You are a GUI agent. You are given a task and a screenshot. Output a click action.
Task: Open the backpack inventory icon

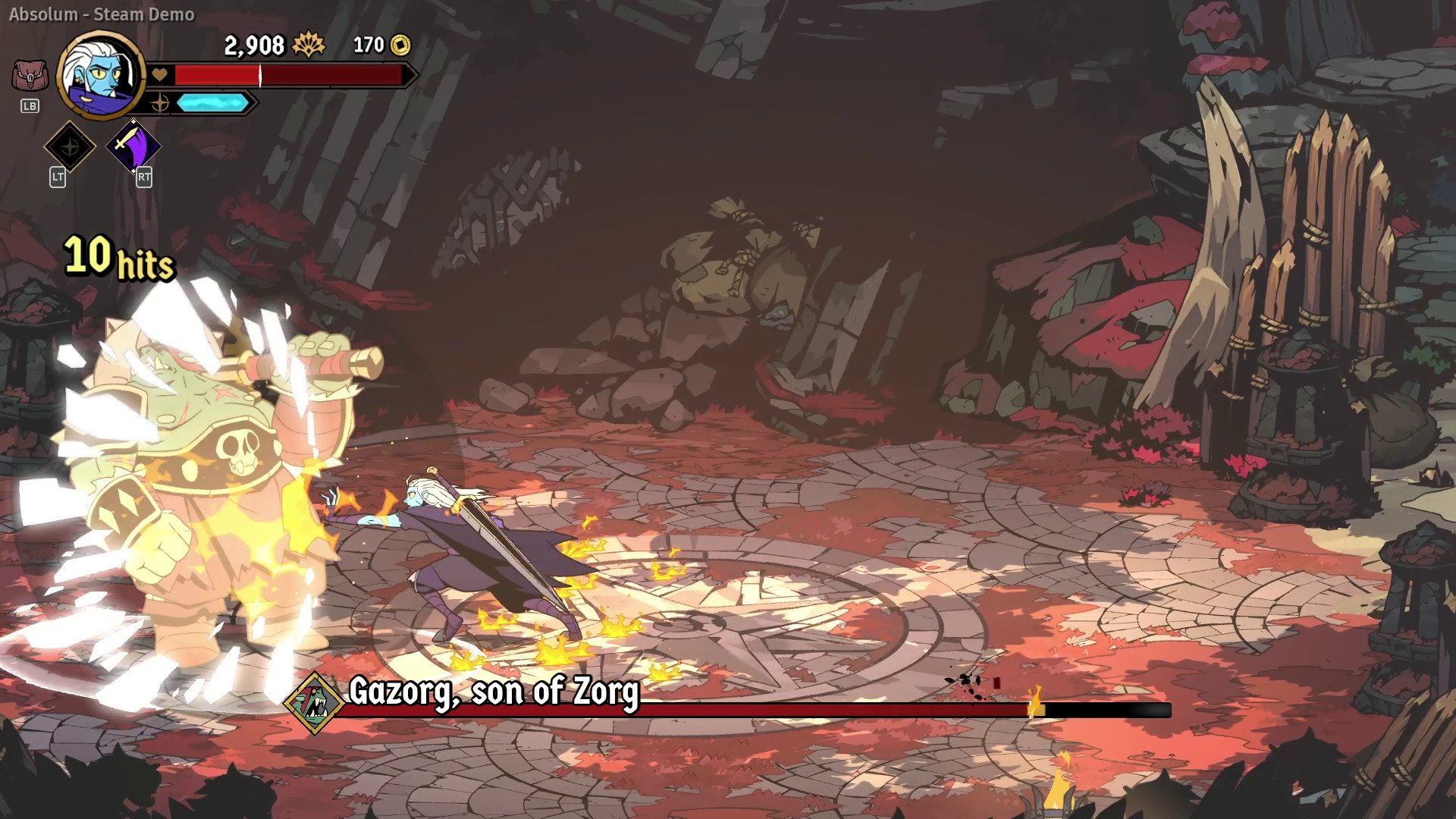(30, 76)
